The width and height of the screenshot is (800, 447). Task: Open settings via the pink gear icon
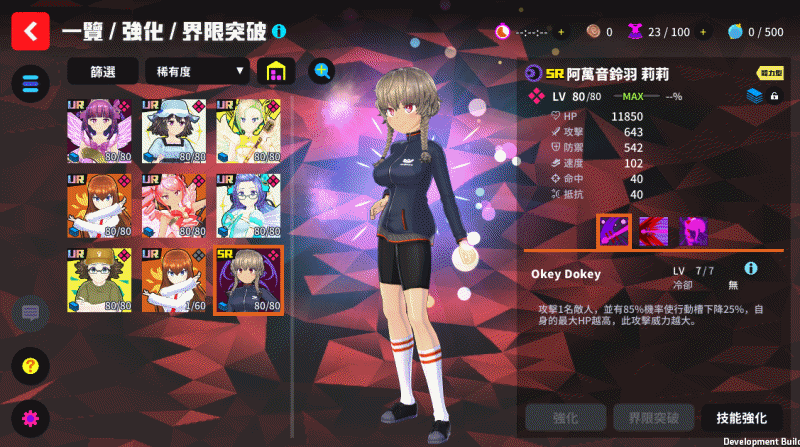coord(30,418)
